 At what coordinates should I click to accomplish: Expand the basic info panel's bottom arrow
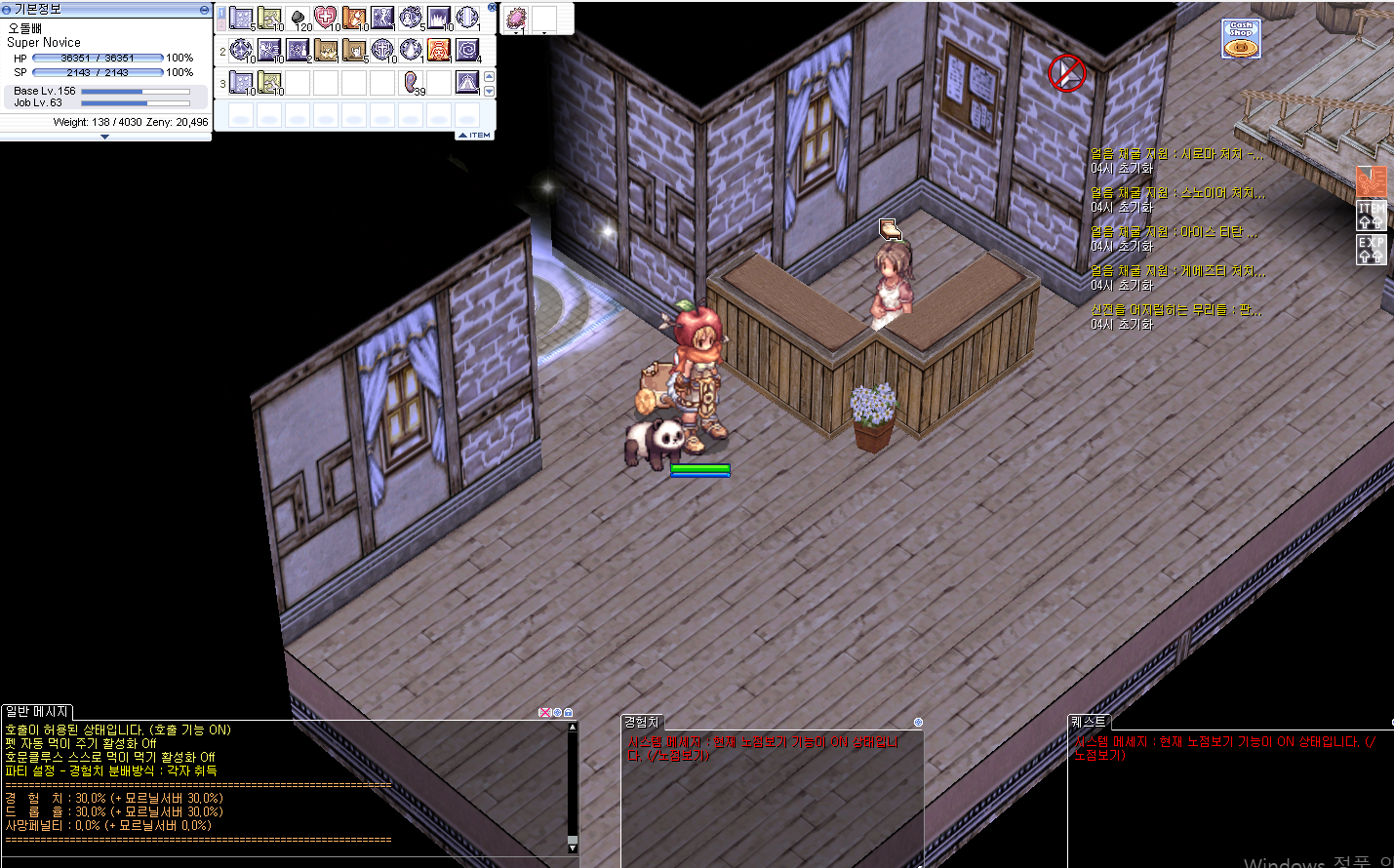(x=104, y=137)
